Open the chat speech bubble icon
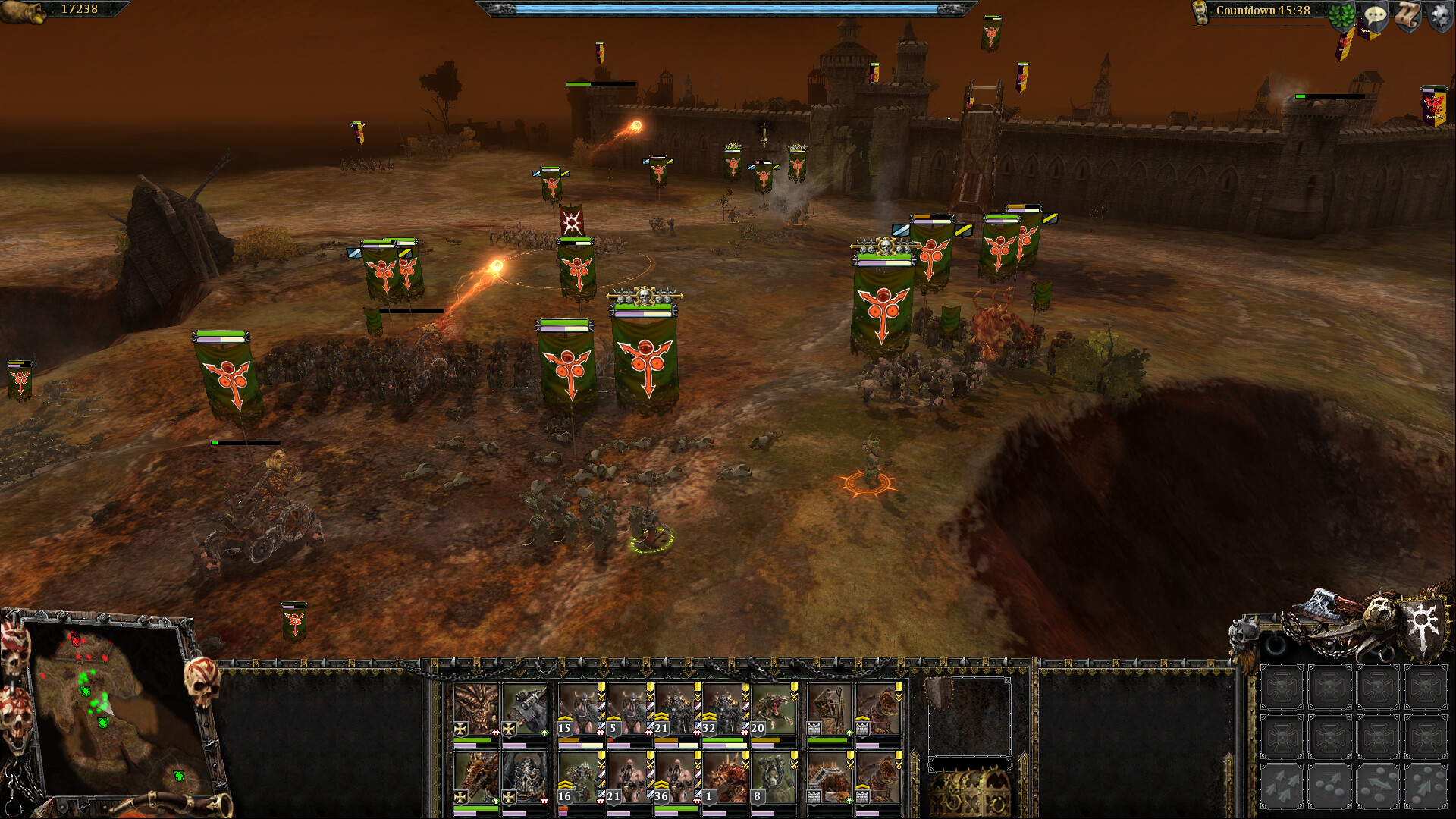The height and width of the screenshot is (819, 1456). [x=1376, y=15]
